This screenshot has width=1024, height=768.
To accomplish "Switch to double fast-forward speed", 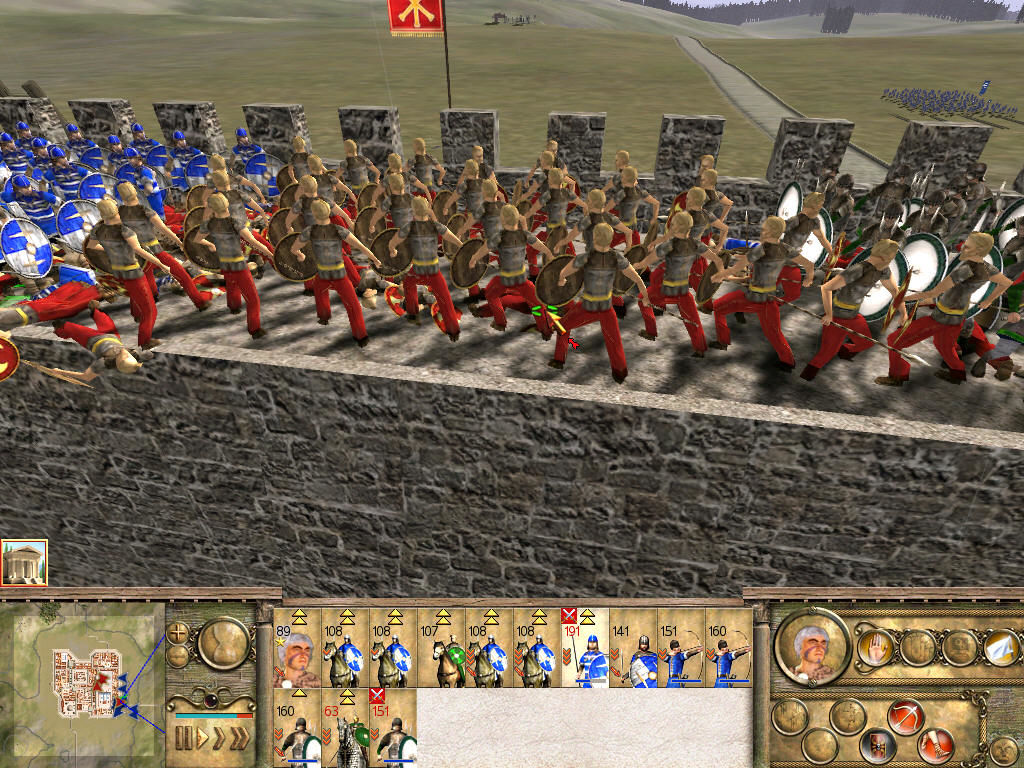I will coord(219,738).
